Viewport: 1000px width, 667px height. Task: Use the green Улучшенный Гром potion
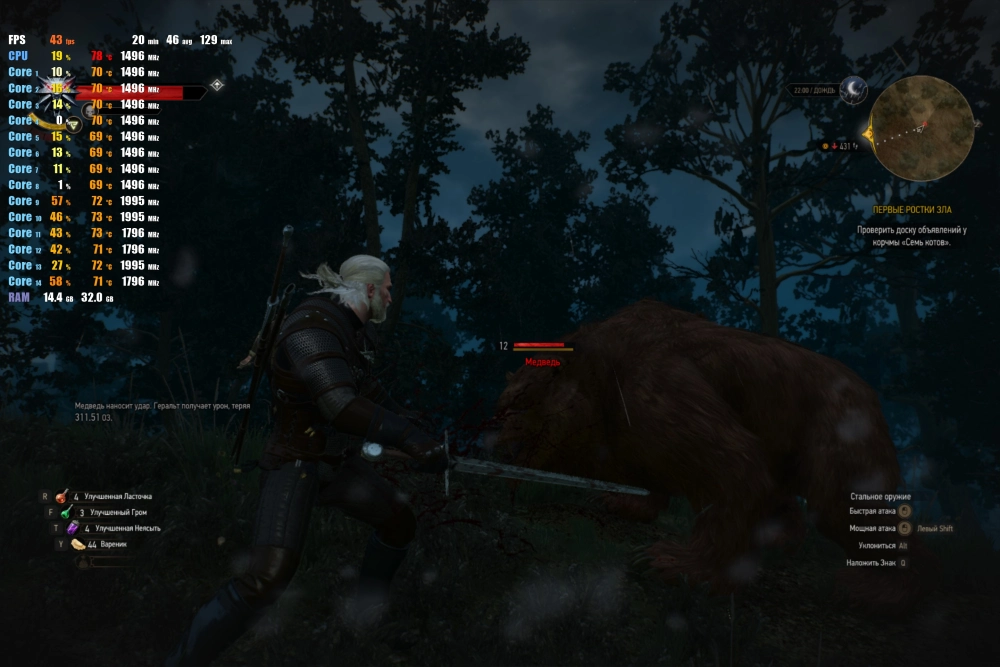coord(65,512)
